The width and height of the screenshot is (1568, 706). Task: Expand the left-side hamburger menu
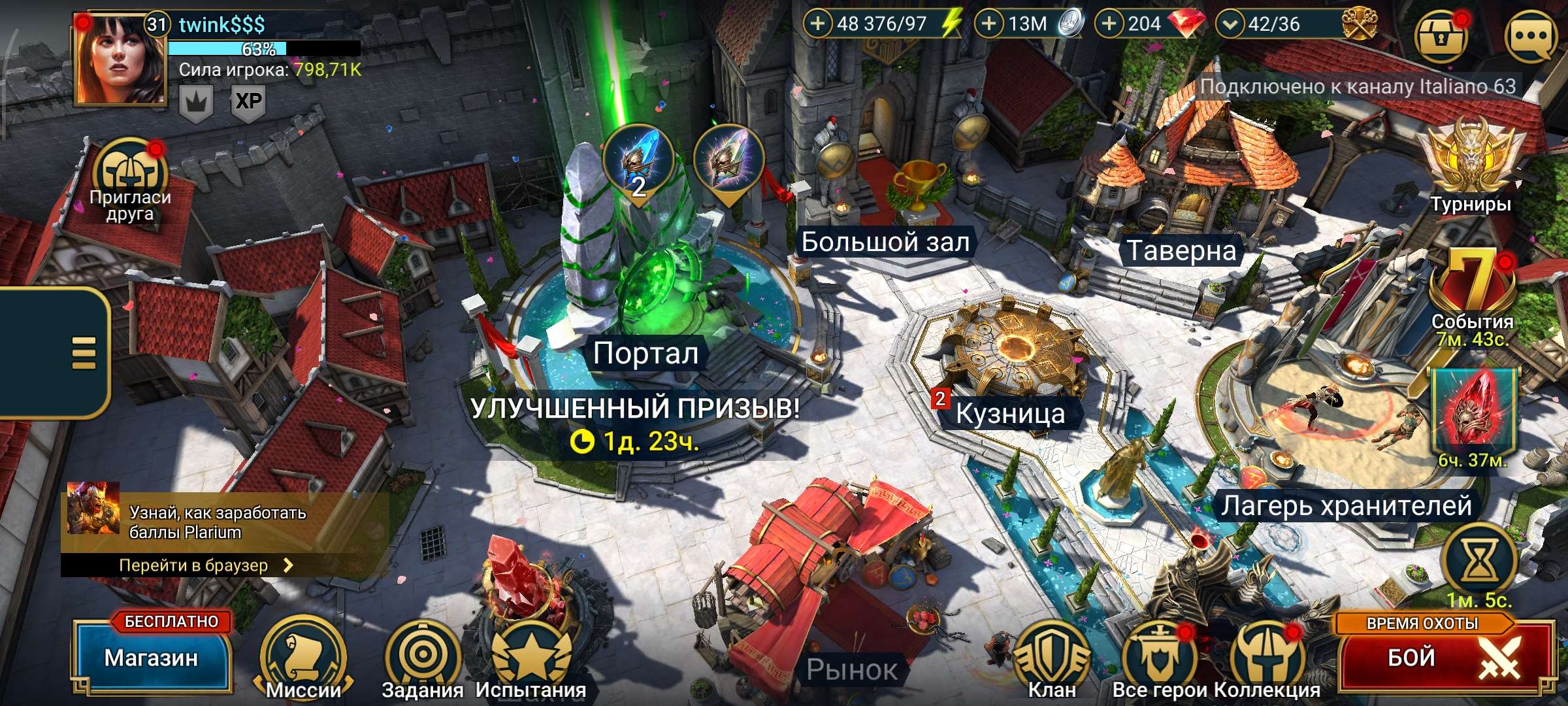pos(85,354)
